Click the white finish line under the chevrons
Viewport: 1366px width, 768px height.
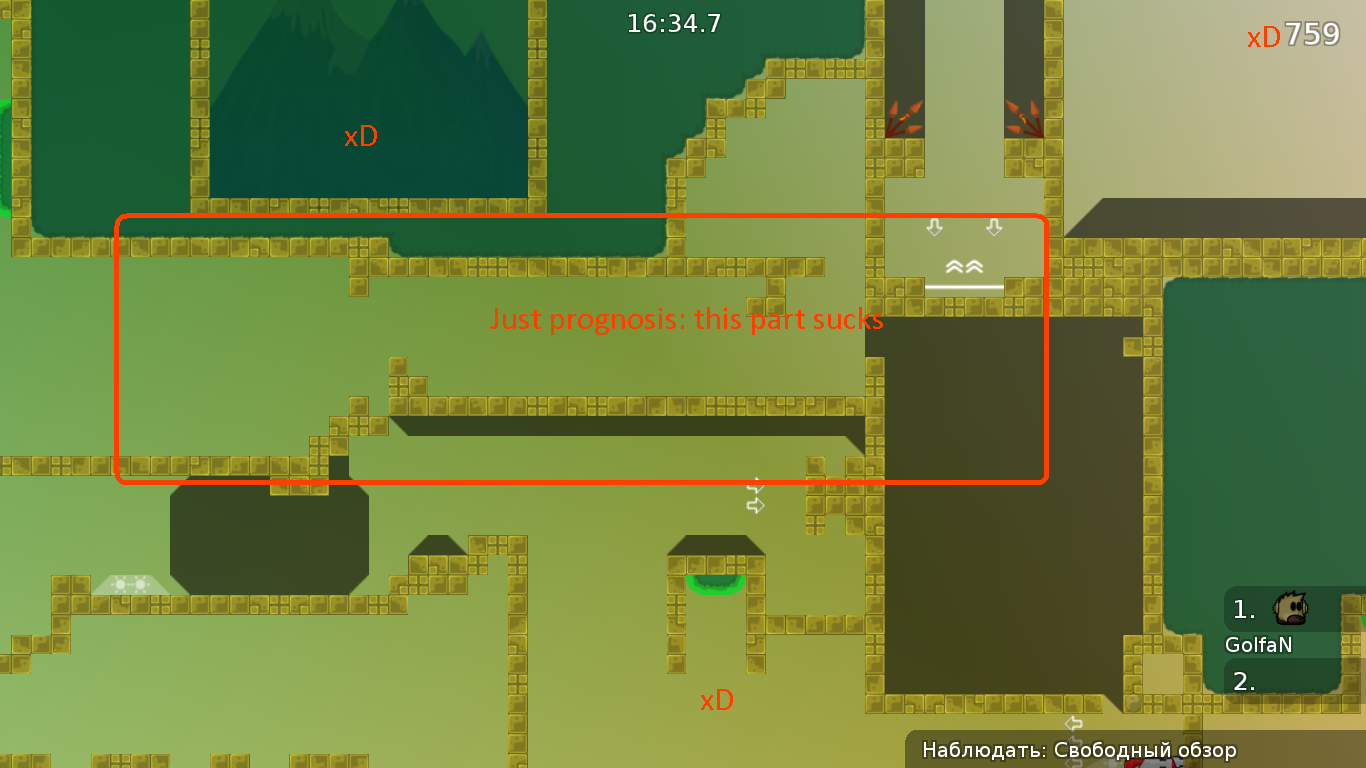[964, 288]
